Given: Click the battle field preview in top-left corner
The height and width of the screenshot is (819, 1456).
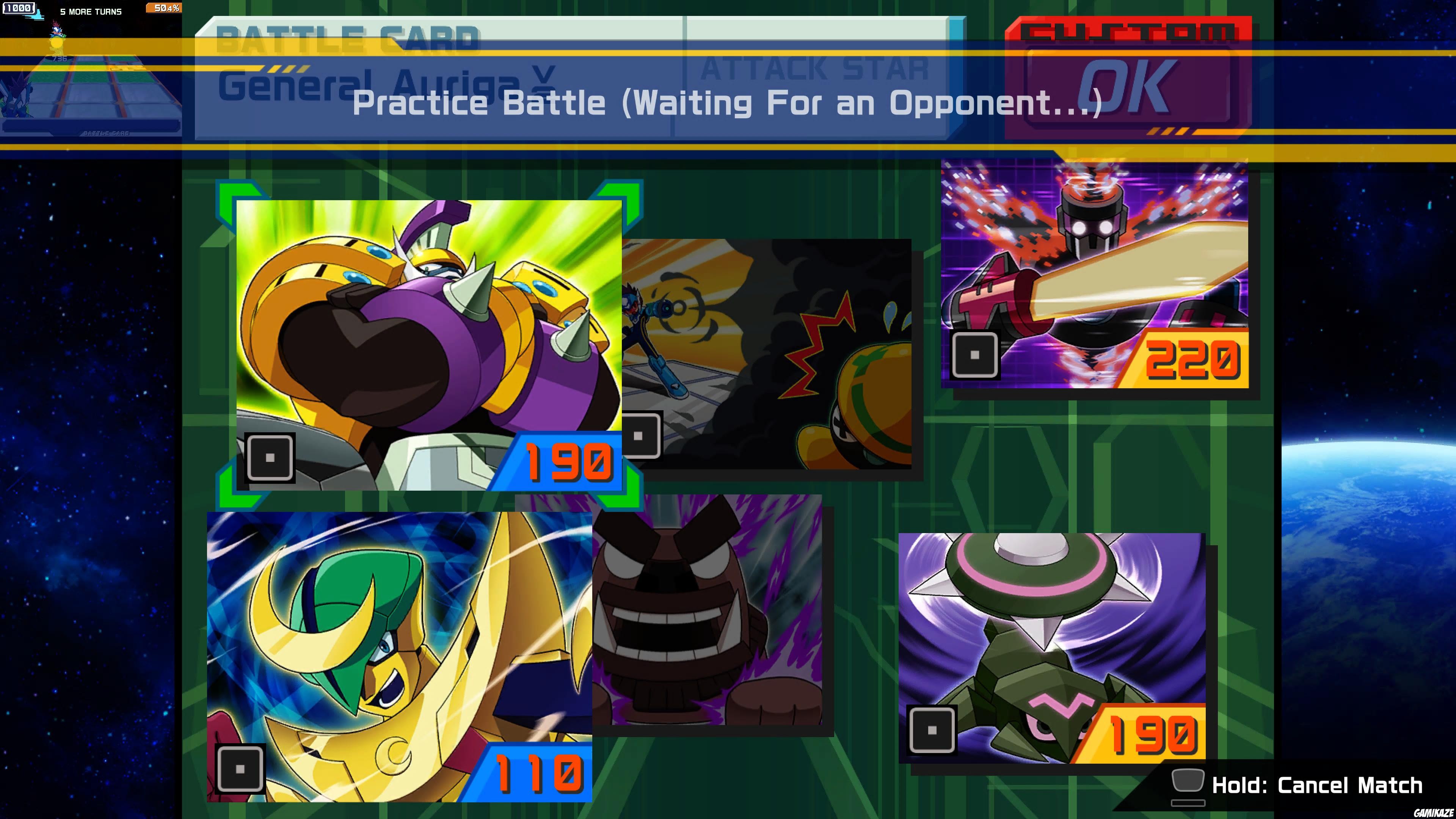Looking at the screenshot, I should point(91,91).
